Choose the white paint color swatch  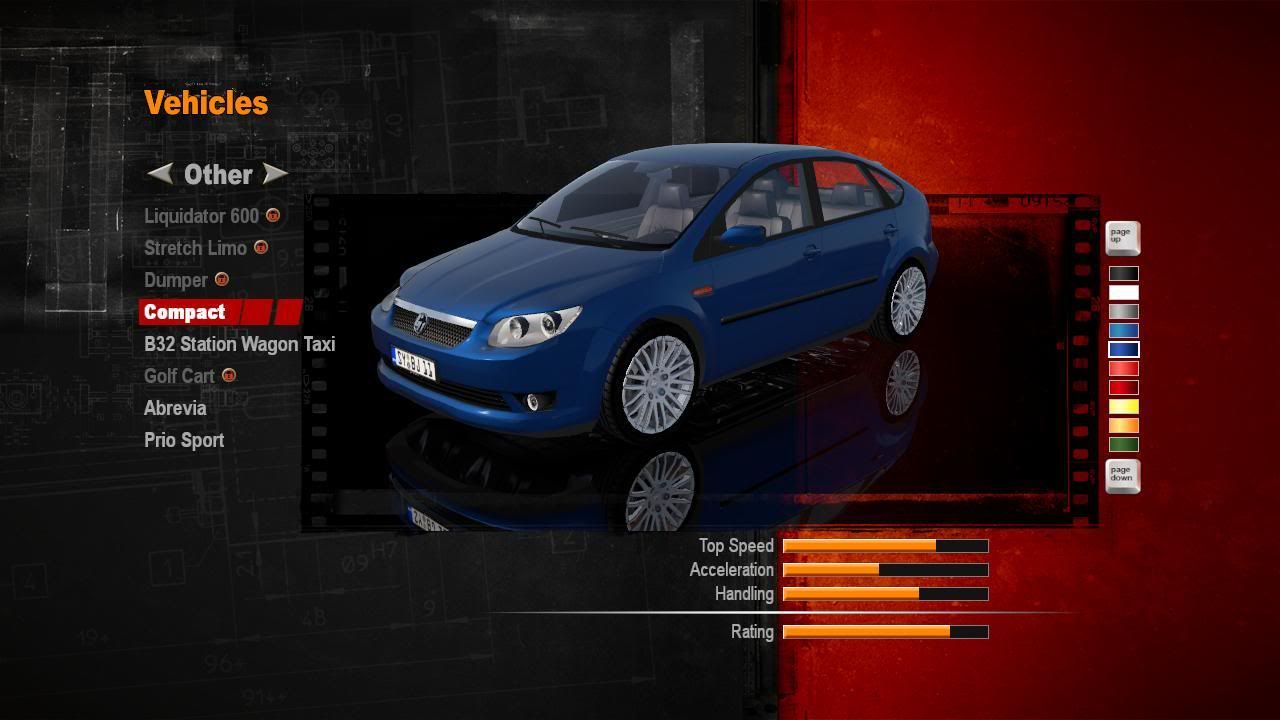point(1123,293)
